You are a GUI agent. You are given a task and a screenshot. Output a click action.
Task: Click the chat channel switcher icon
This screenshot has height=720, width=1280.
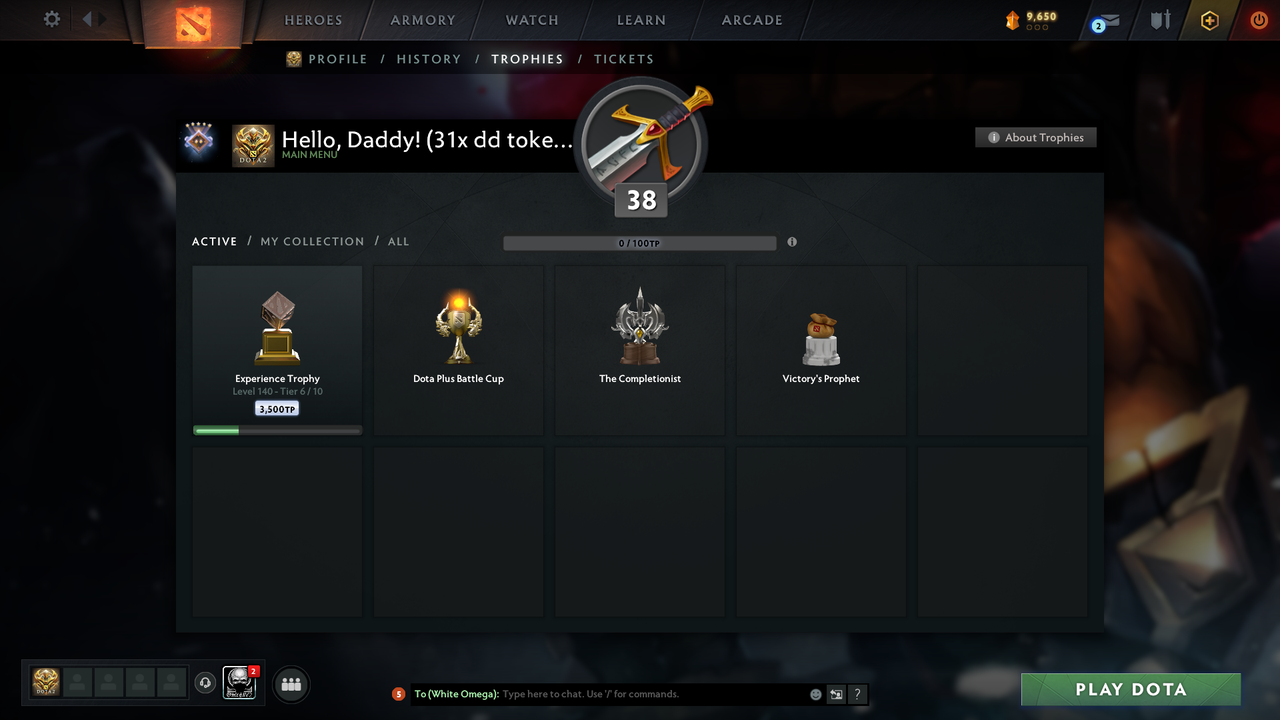(x=836, y=694)
